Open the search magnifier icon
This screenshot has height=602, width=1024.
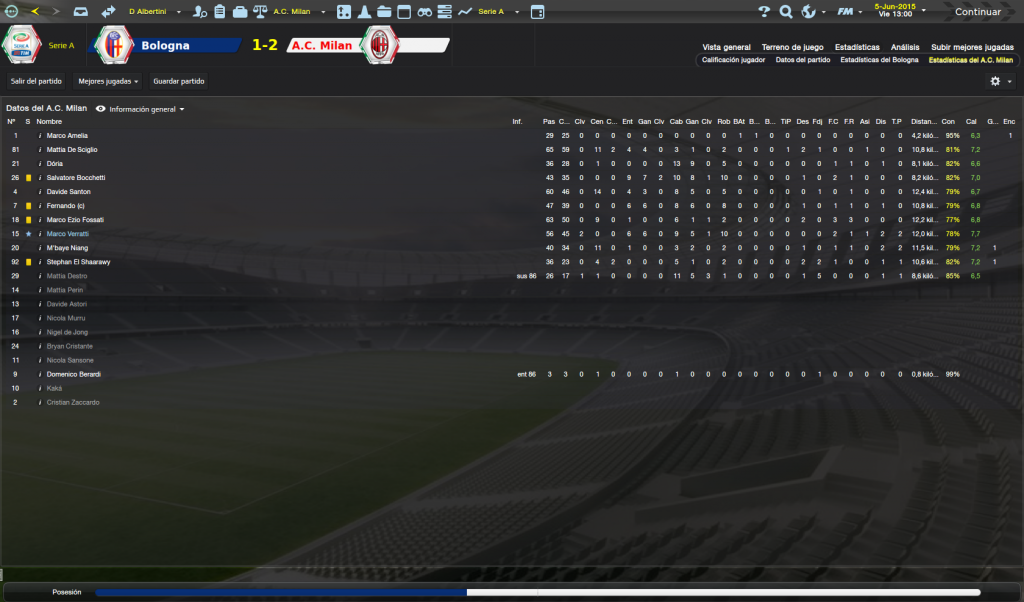pos(785,12)
